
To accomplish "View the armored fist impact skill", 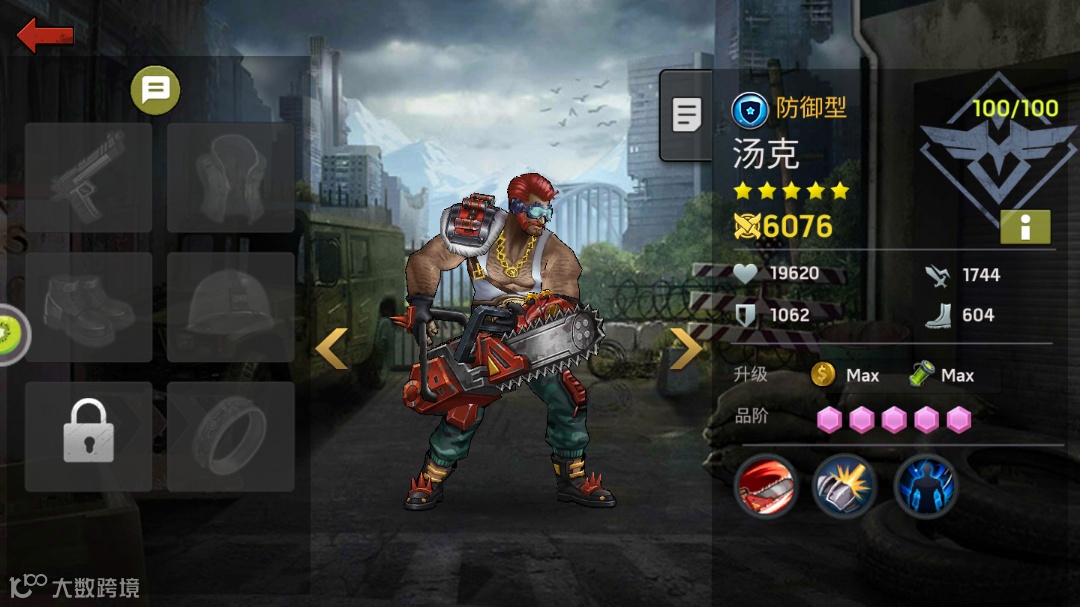I will [x=845, y=486].
